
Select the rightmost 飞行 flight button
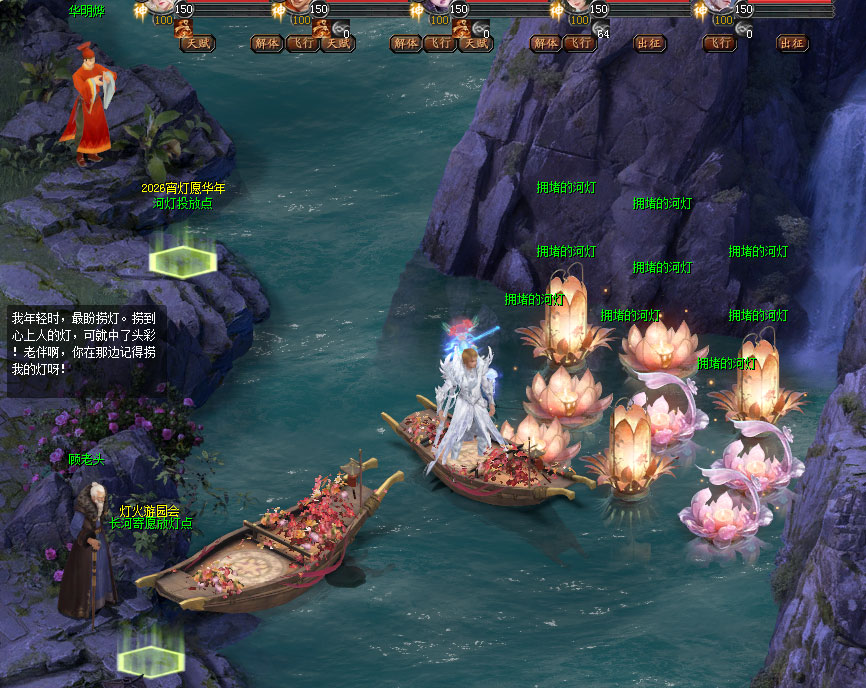(719, 43)
